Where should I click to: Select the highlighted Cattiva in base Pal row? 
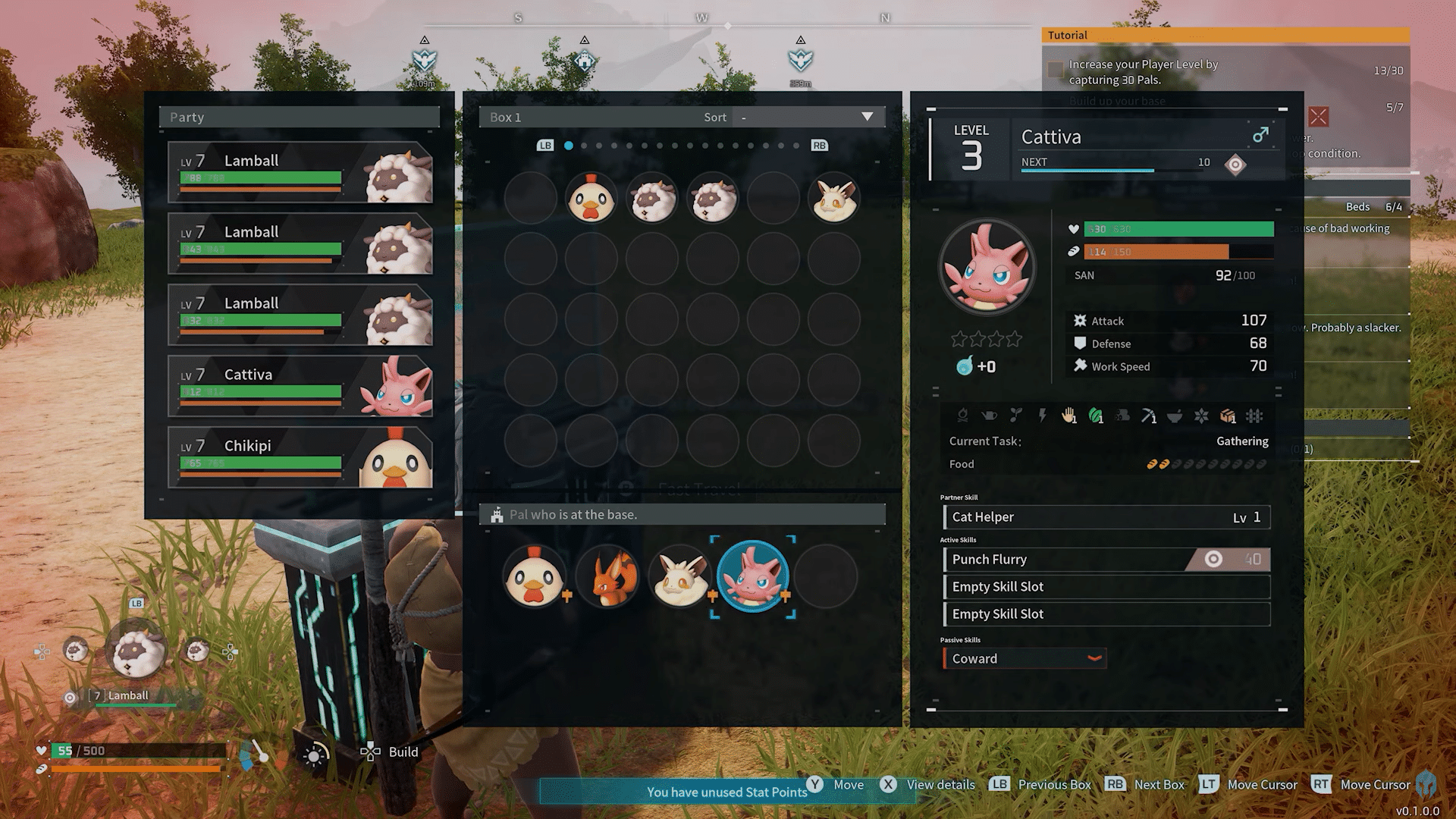coord(753,576)
